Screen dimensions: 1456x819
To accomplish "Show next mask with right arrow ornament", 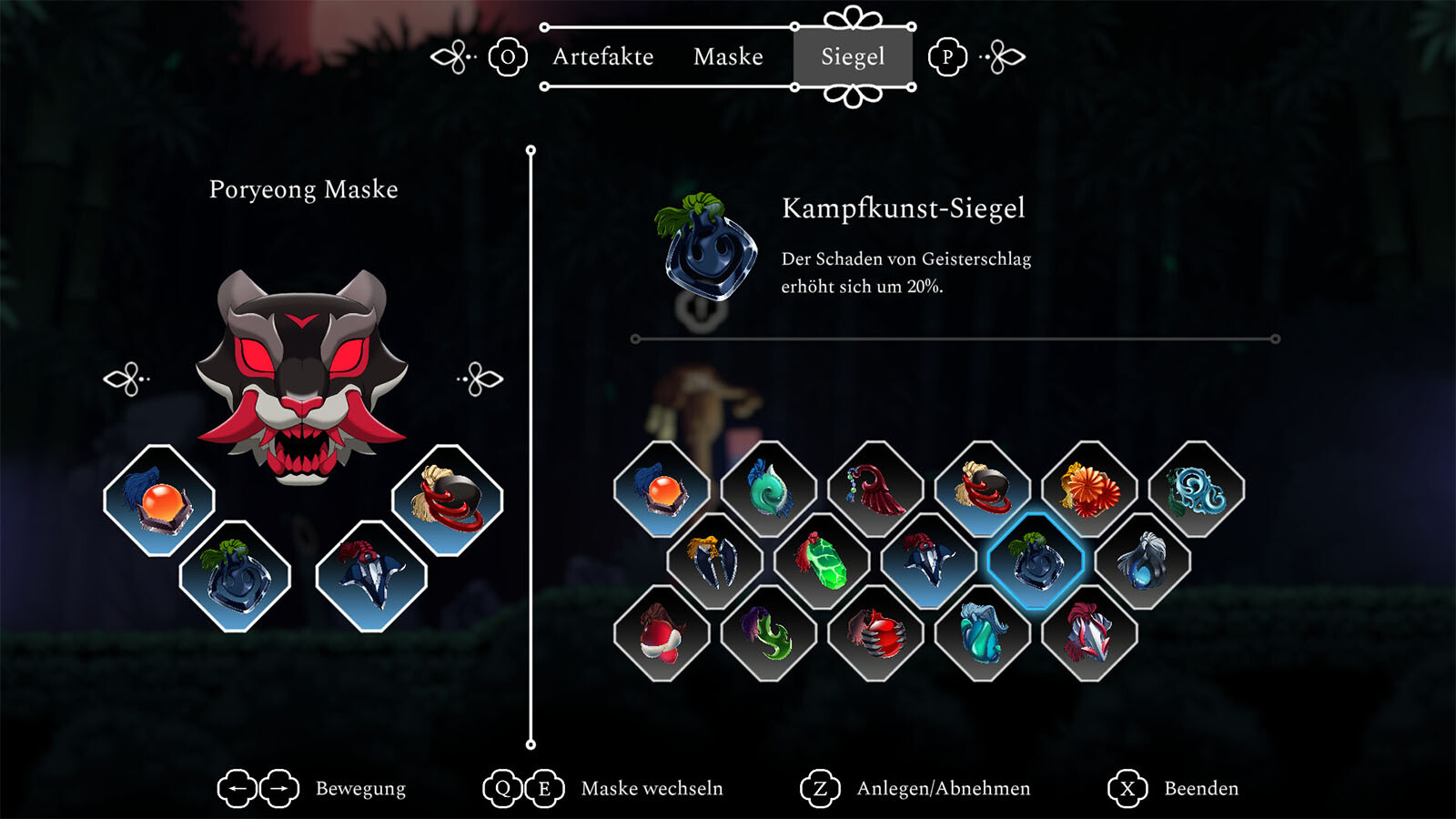I will pos(480,379).
